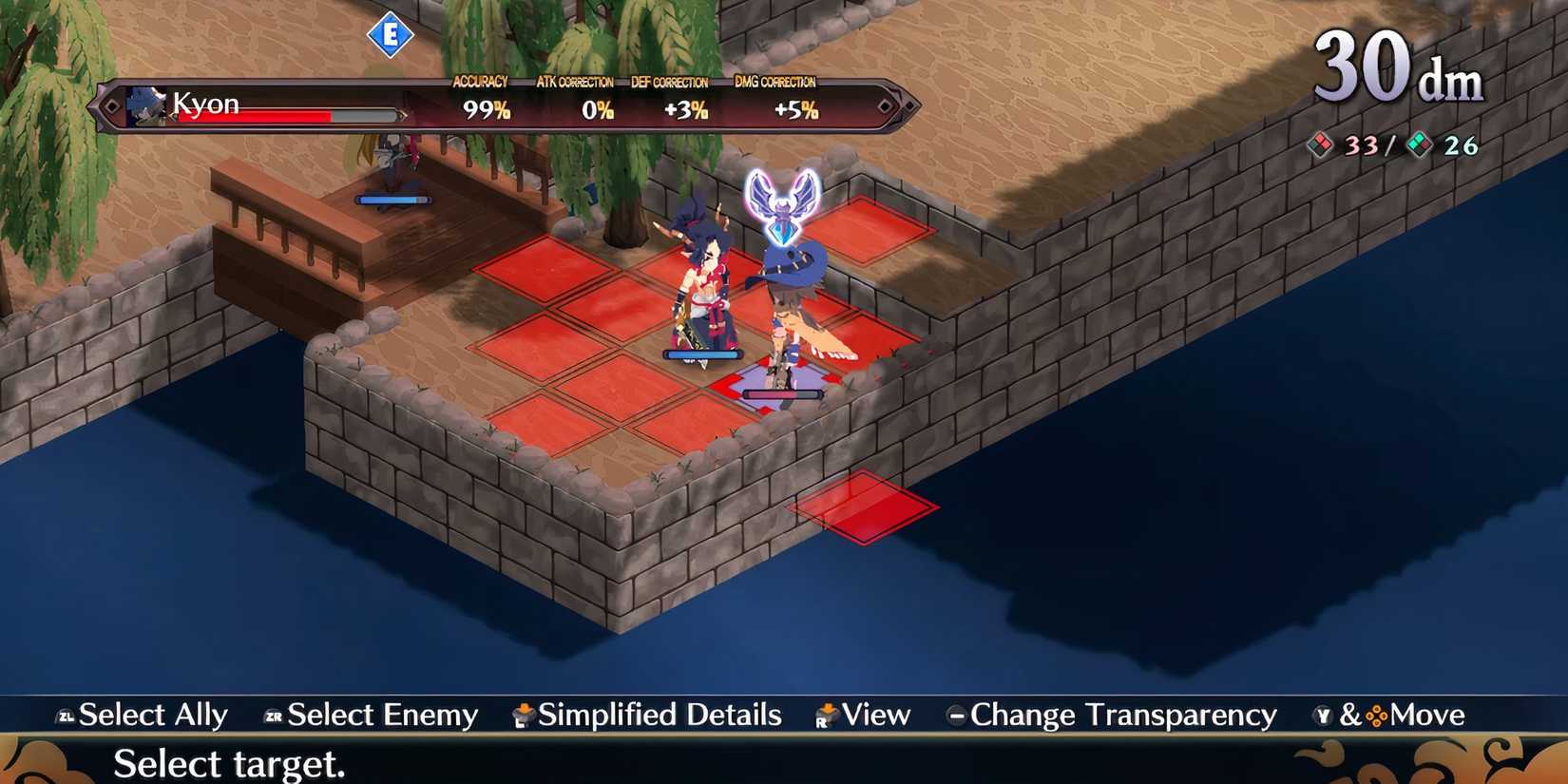Select the glowing bat target cursor icon
Image resolution: width=1568 pixels, height=784 pixels.
tap(781, 207)
